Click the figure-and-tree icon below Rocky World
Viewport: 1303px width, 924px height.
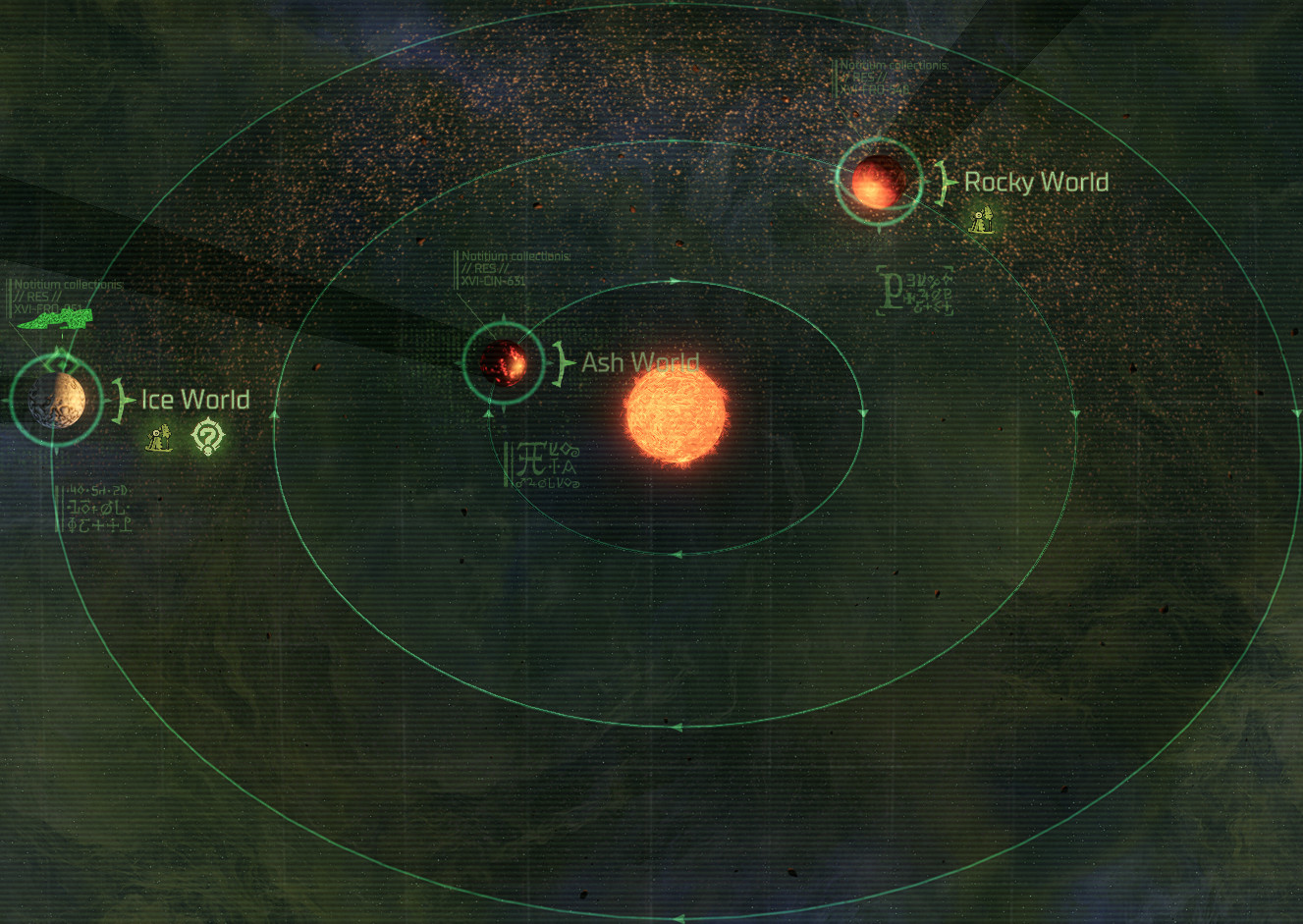coord(981,220)
